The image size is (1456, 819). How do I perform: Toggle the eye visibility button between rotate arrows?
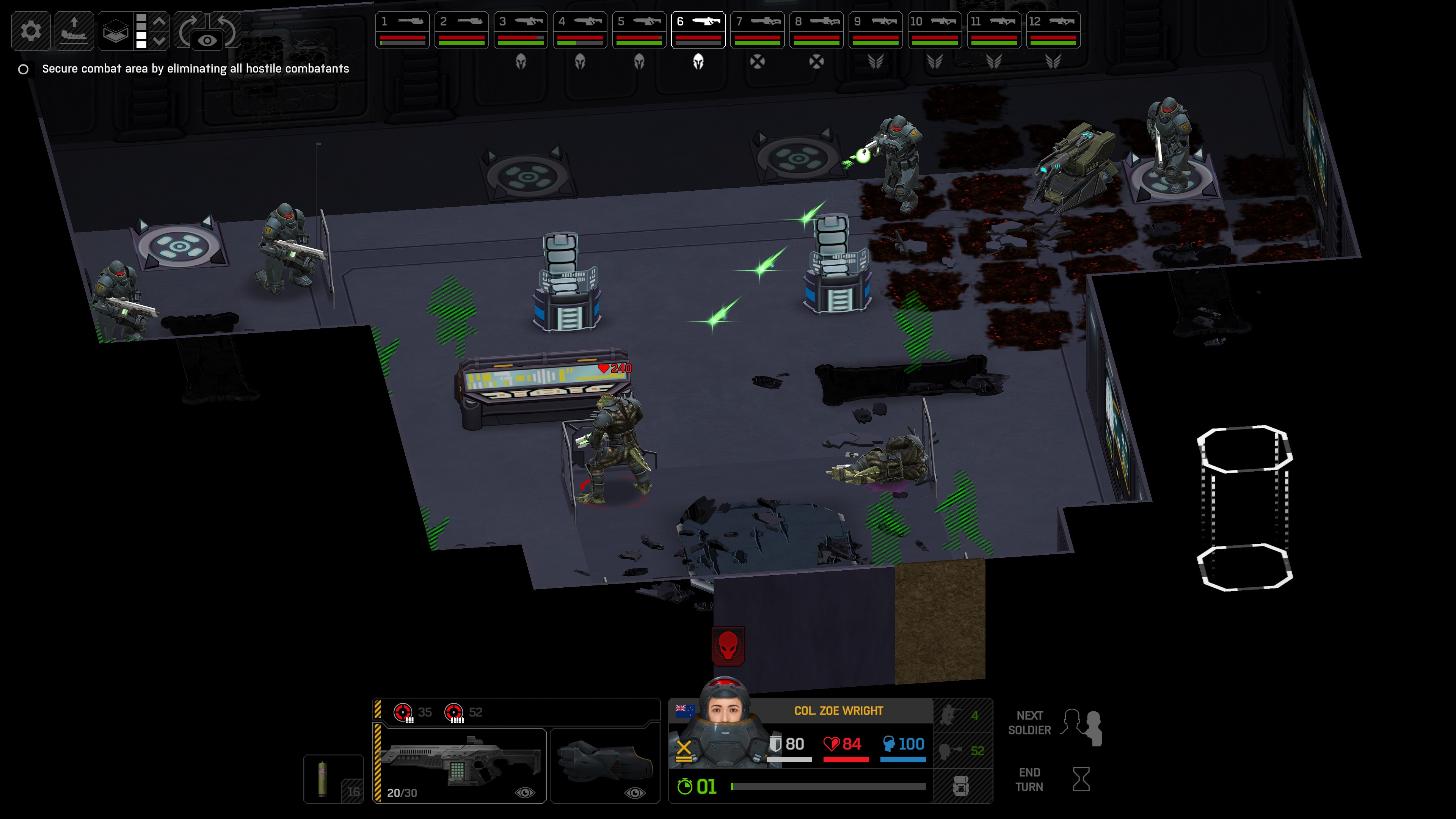click(x=207, y=41)
